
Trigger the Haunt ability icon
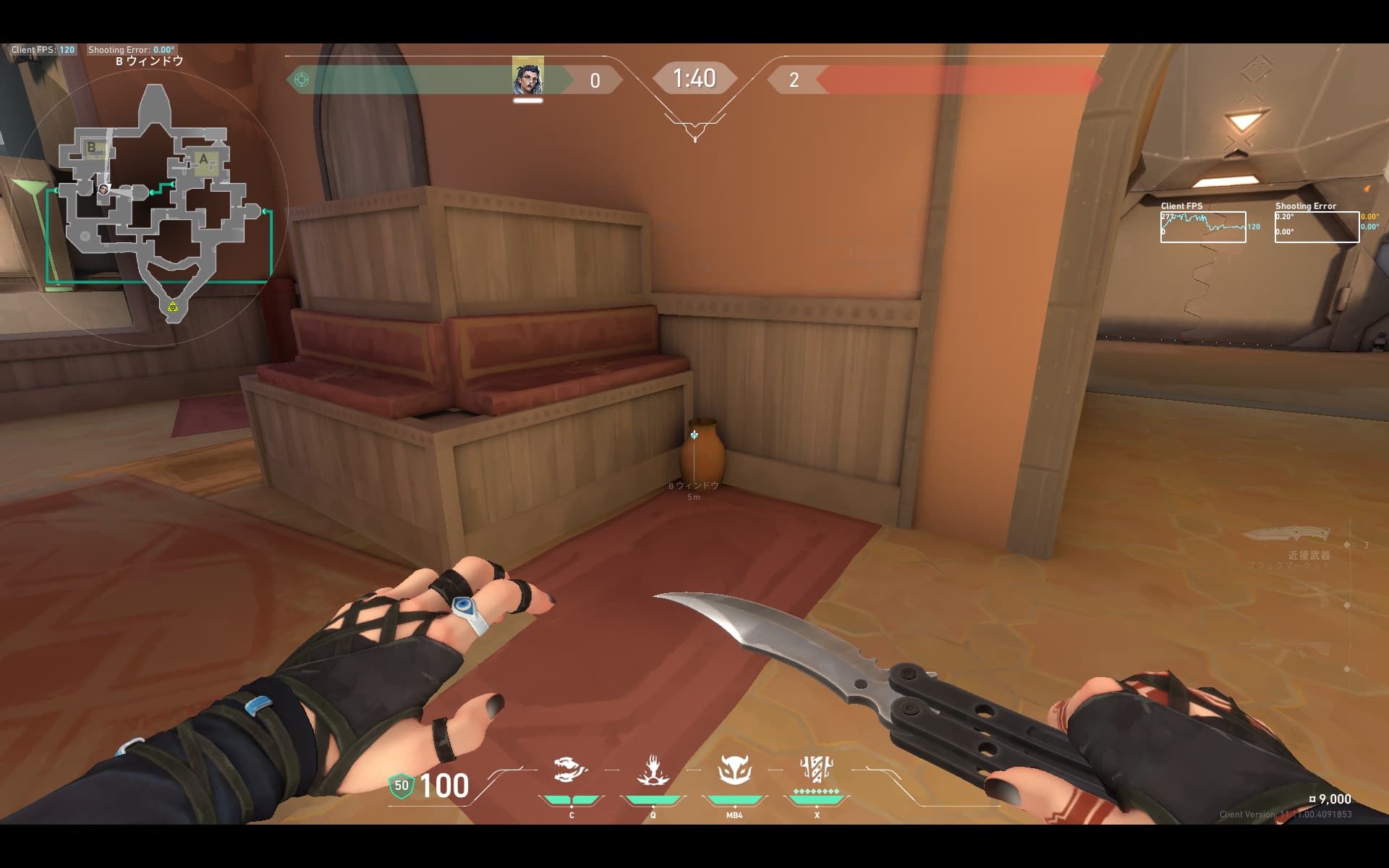[x=734, y=770]
